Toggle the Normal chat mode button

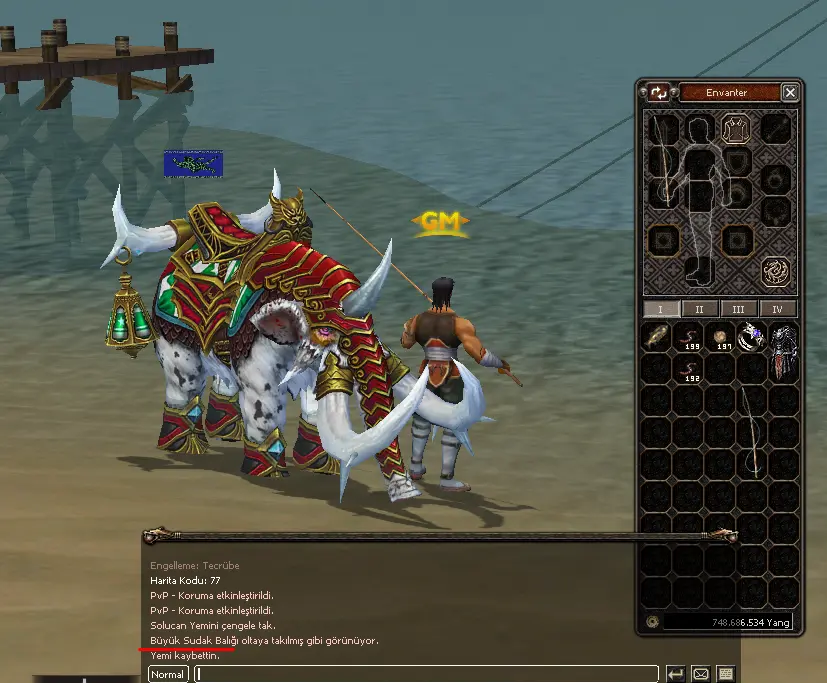click(168, 674)
